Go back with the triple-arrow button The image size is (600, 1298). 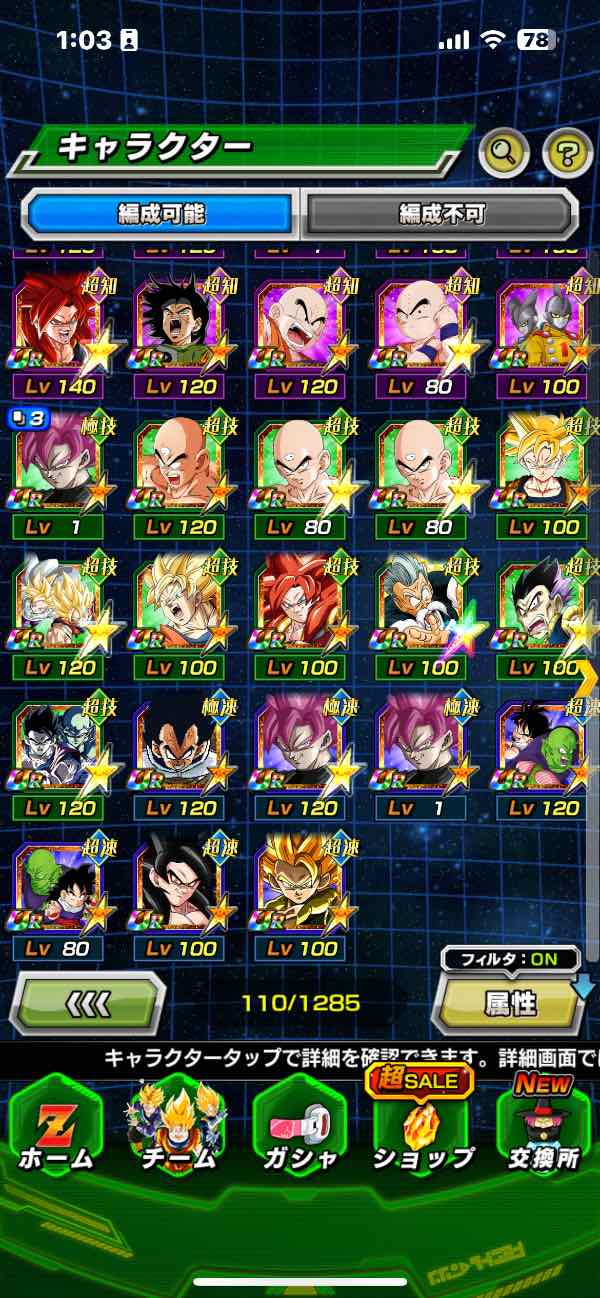click(x=88, y=1003)
